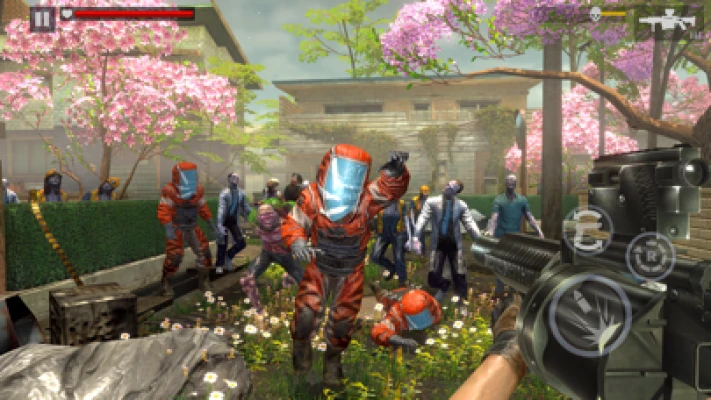
Task: Tap the weapon swap arrows button
Action: pyautogui.click(x=587, y=231)
